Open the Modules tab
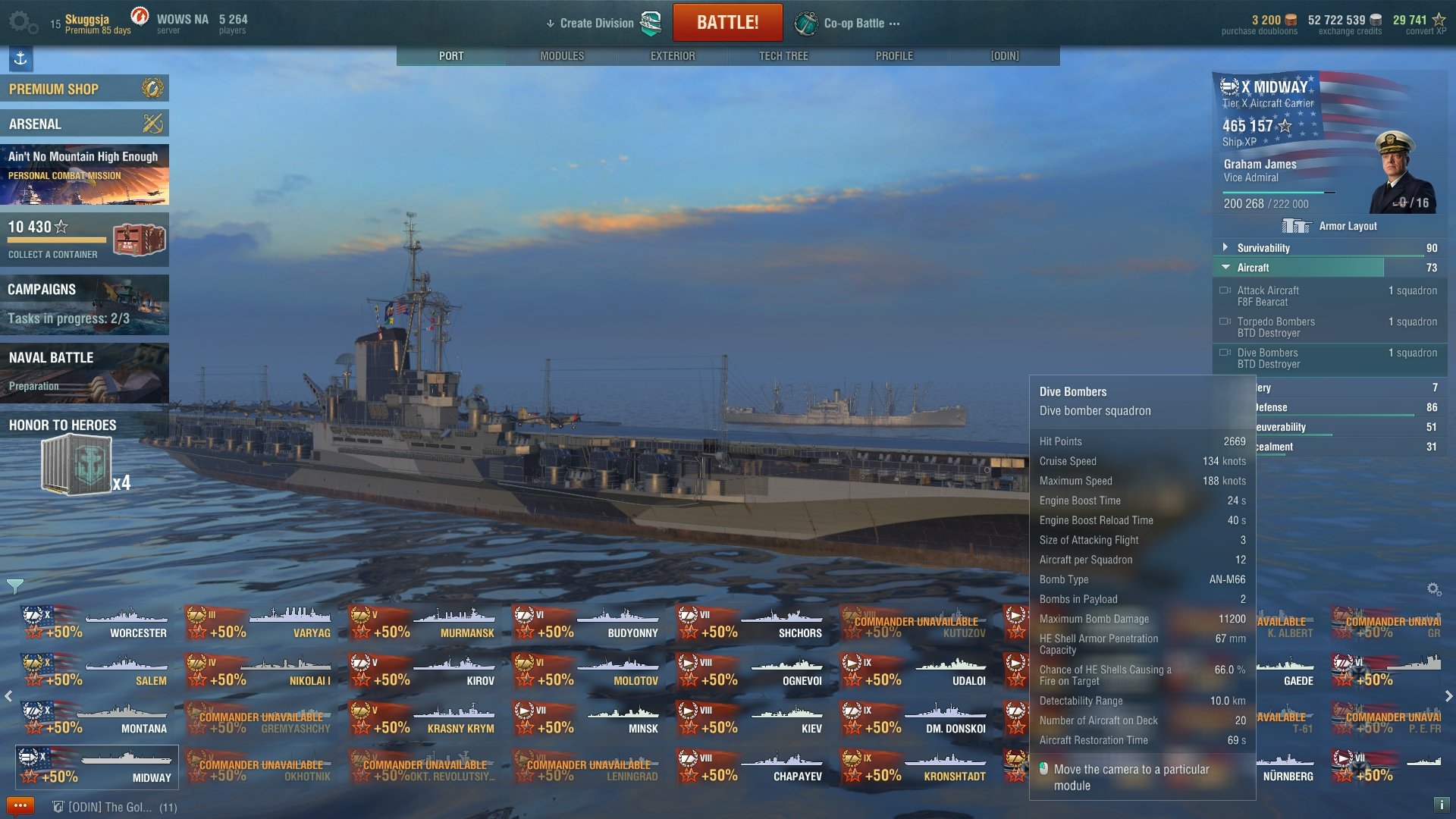This screenshot has width=1456, height=819. 562,56
